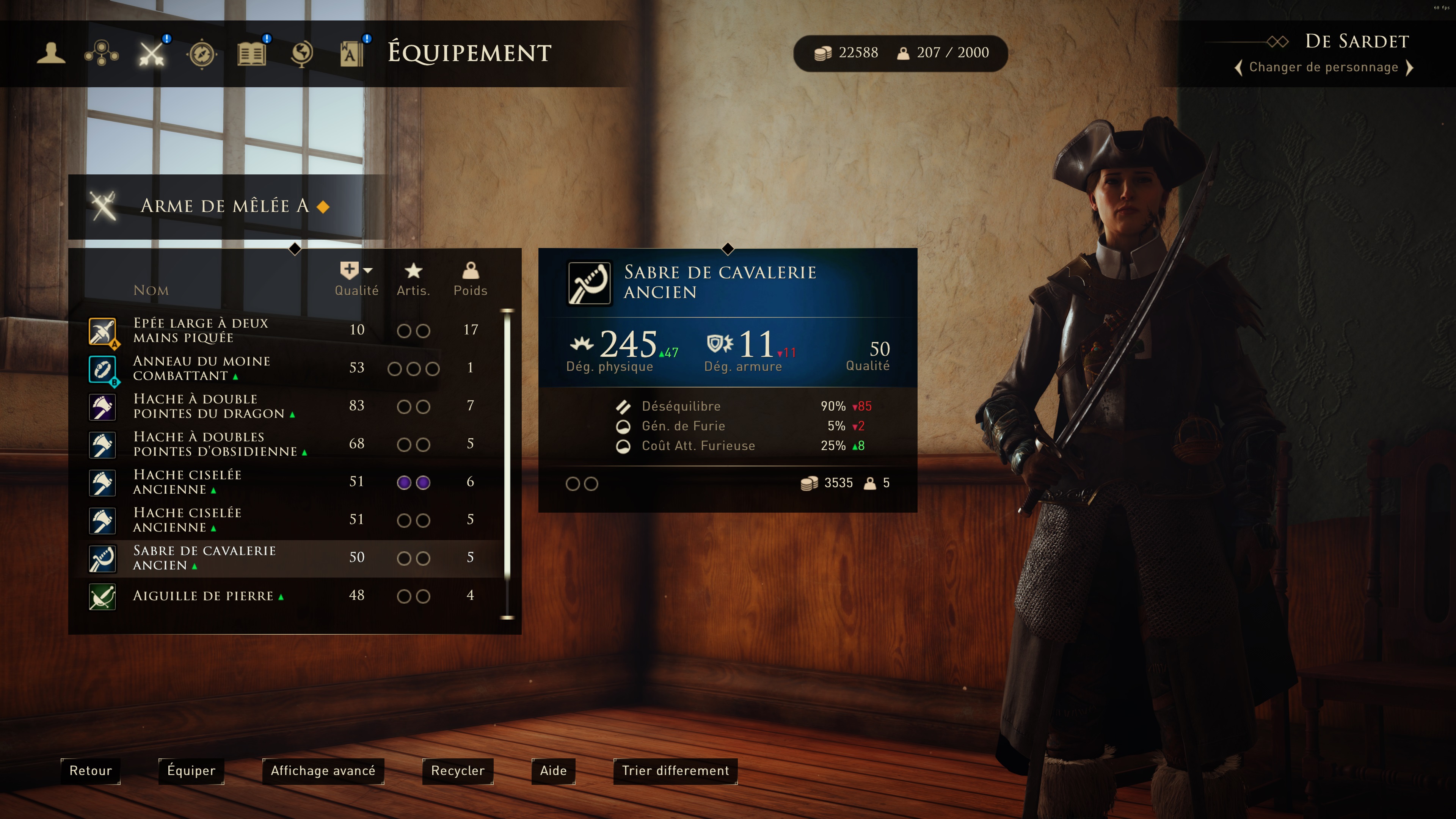
Task: Sort the list by Qualité column
Action: tap(356, 279)
